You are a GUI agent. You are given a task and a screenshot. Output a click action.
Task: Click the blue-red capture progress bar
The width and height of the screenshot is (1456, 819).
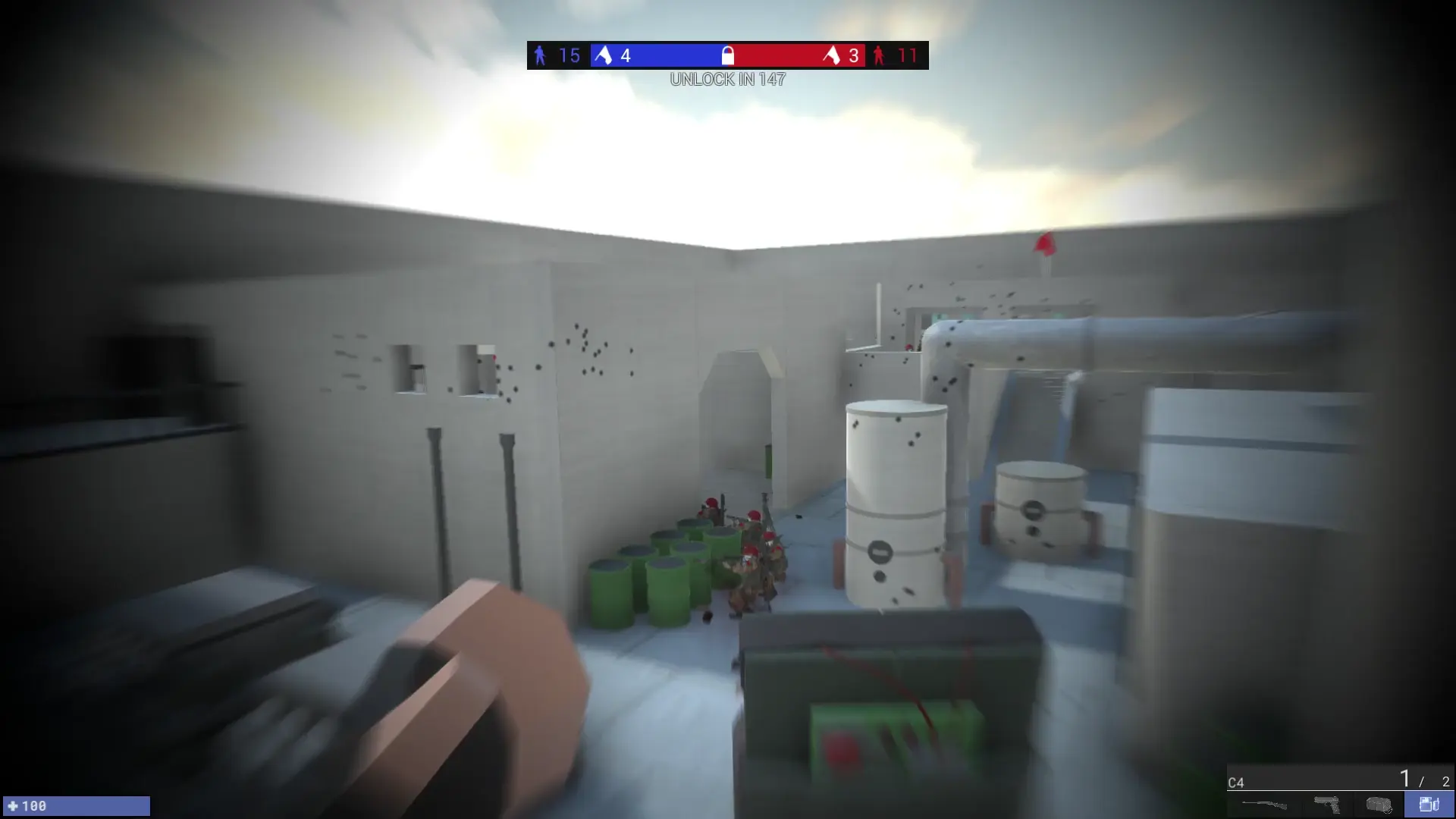tap(728, 55)
